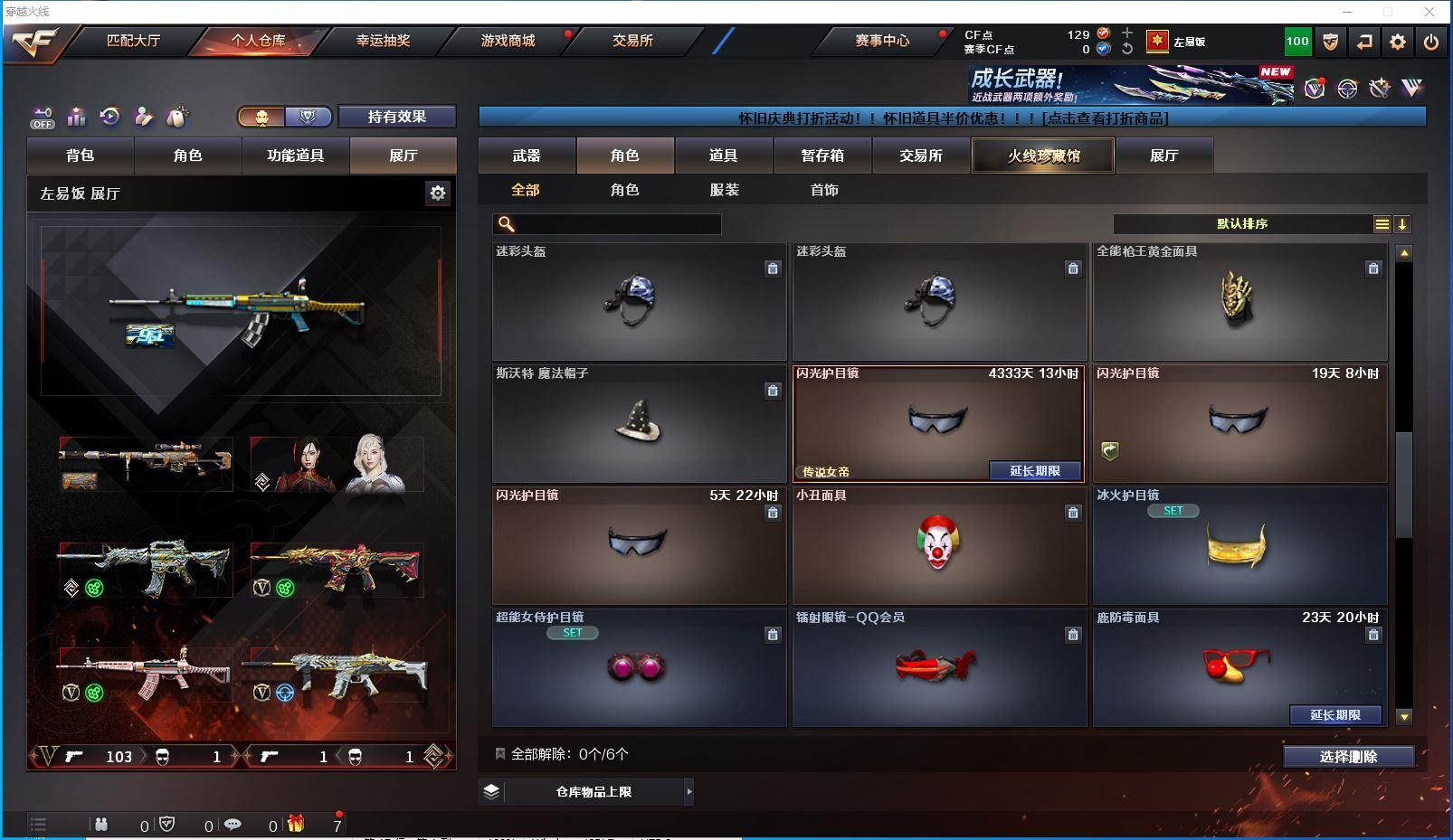The height and width of the screenshot is (840, 1453).
Task: Open 赛事中心 event center
Action: click(x=882, y=41)
